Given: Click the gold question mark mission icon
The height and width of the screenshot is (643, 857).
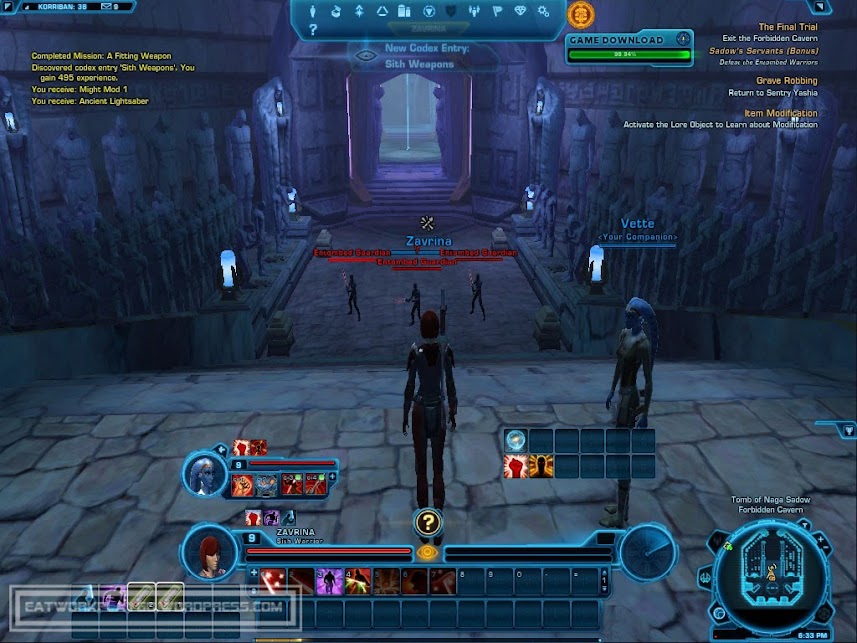Looking at the screenshot, I should pyautogui.click(x=428, y=522).
